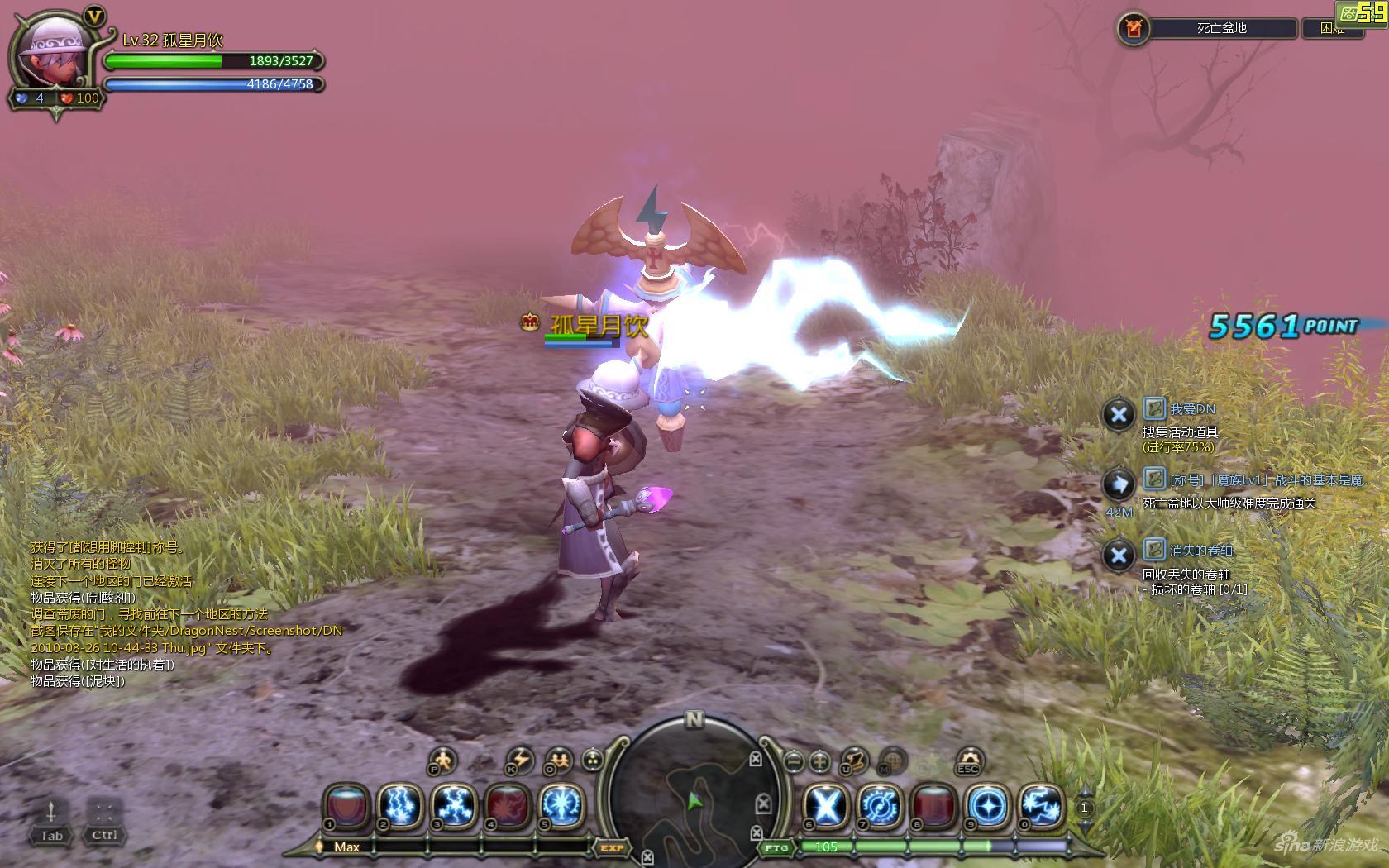Use the four-point star skill in slot 9
This screenshot has height=868, width=1389.
[x=987, y=805]
